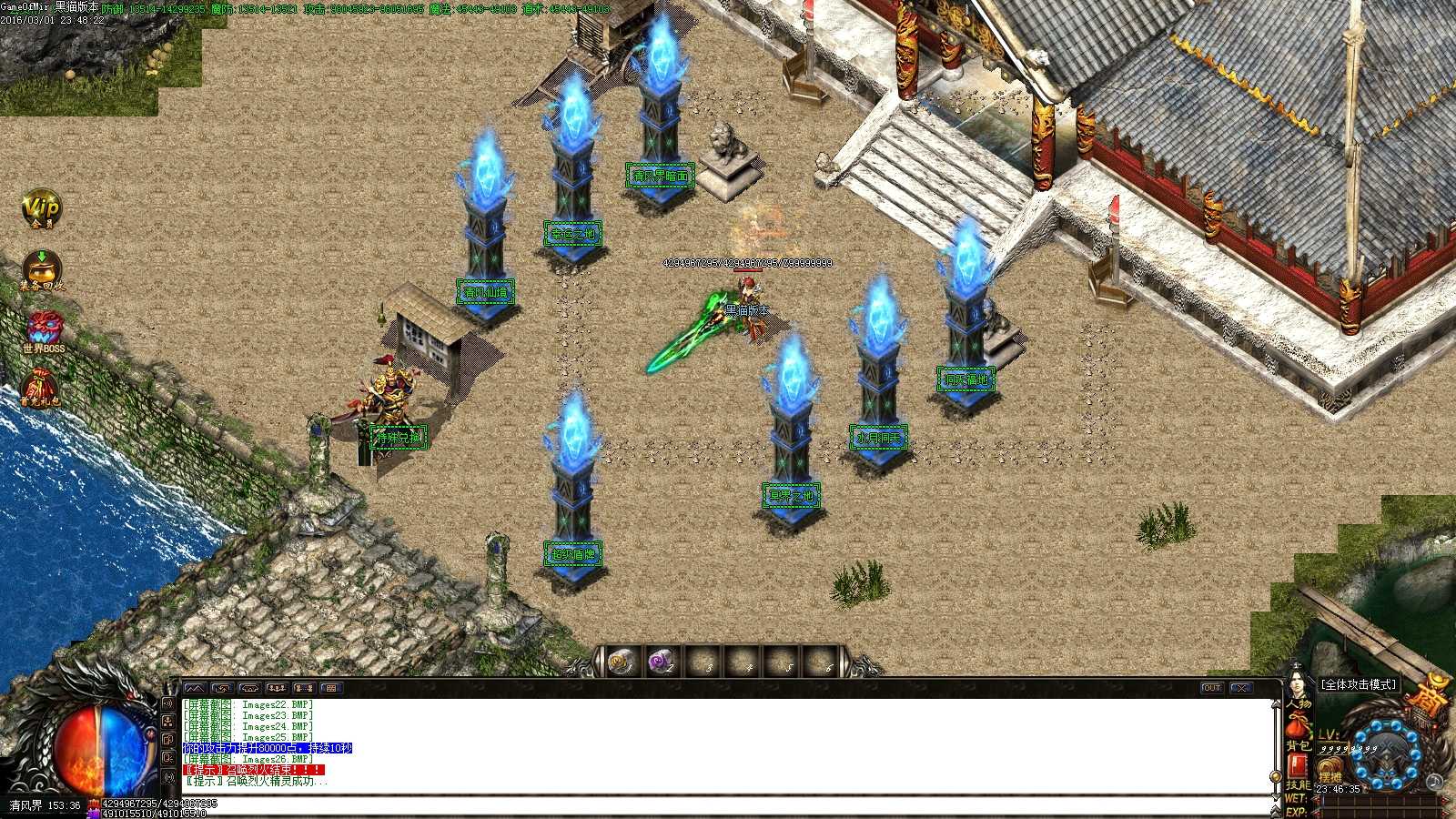Click the golden 商 shop icon
The height and width of the screenshot is (819, 1456).
[1425, 699]
